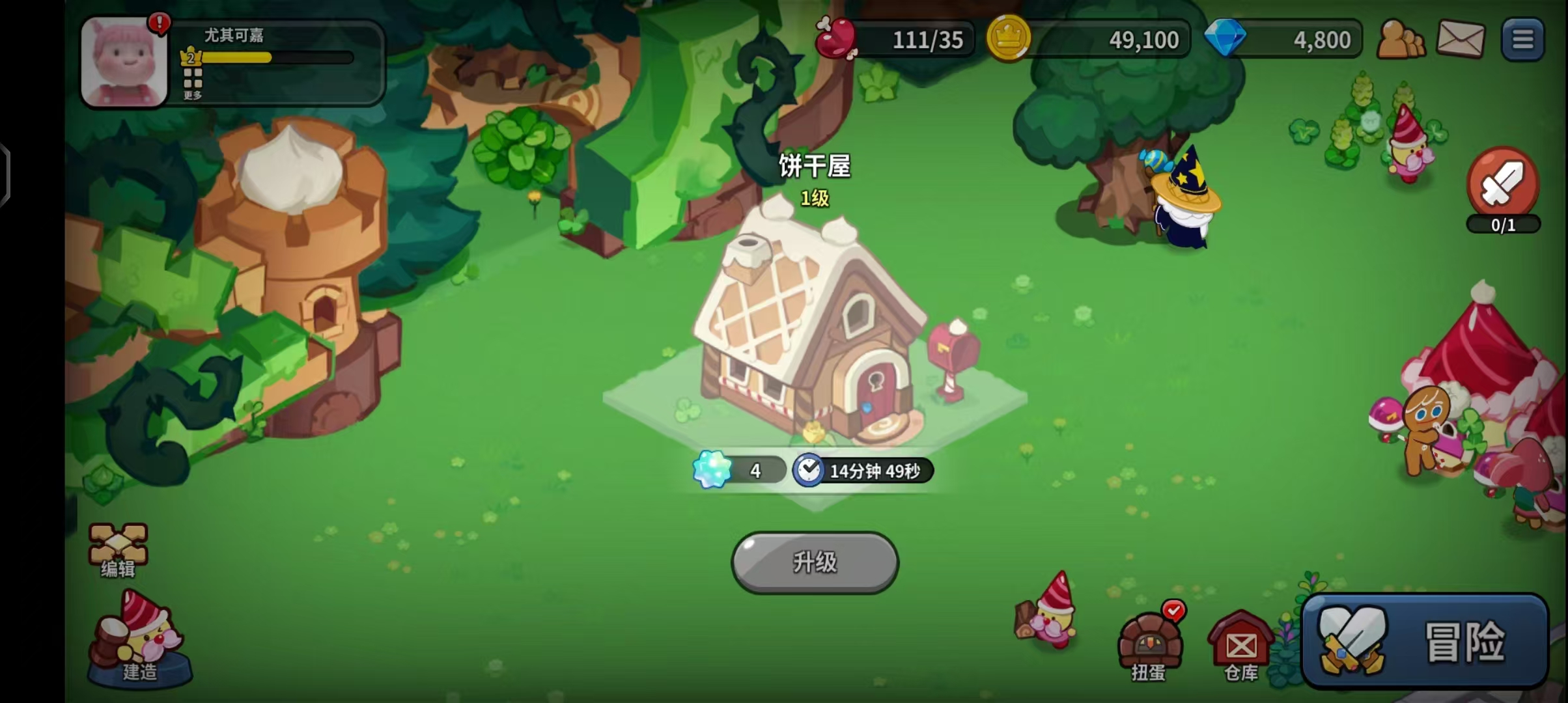The width and height of the screenshot is (1568, 703).
Task: Open the 冒险 adventure mode
Action: click(x=1425, y=641)
